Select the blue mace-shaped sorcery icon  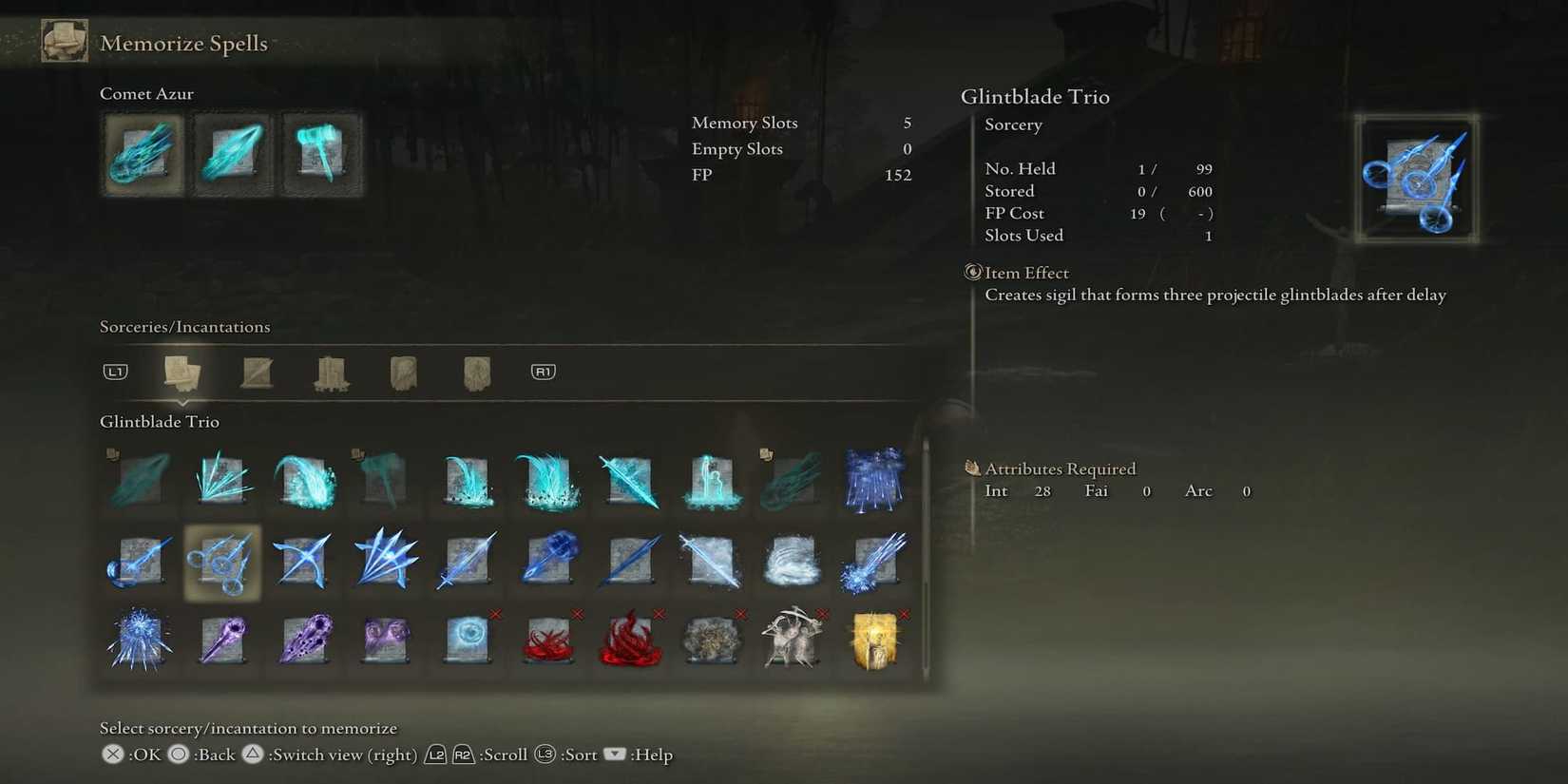pos(548,561)
